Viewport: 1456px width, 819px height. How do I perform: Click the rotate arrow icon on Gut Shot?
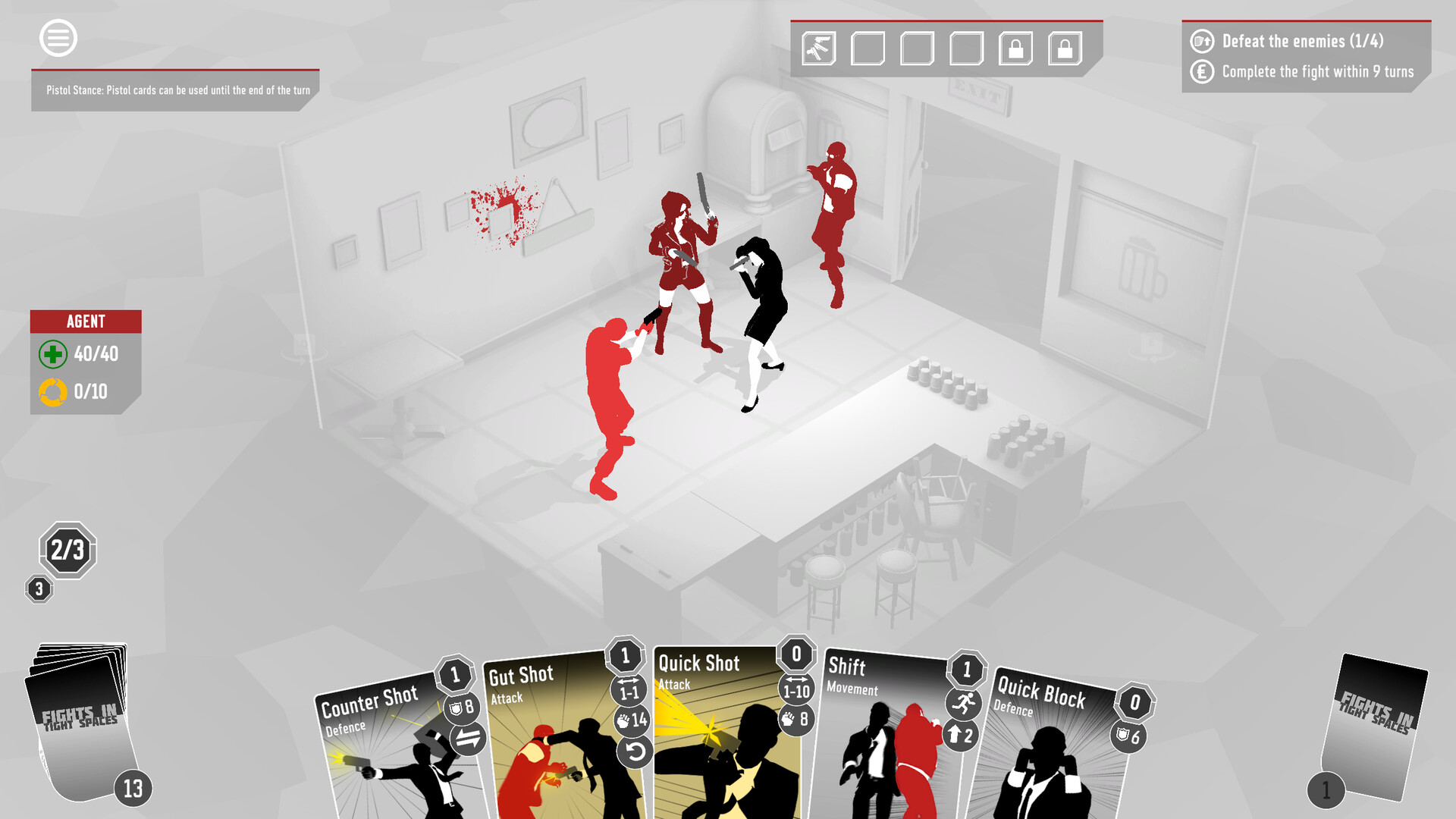point(635,752)
